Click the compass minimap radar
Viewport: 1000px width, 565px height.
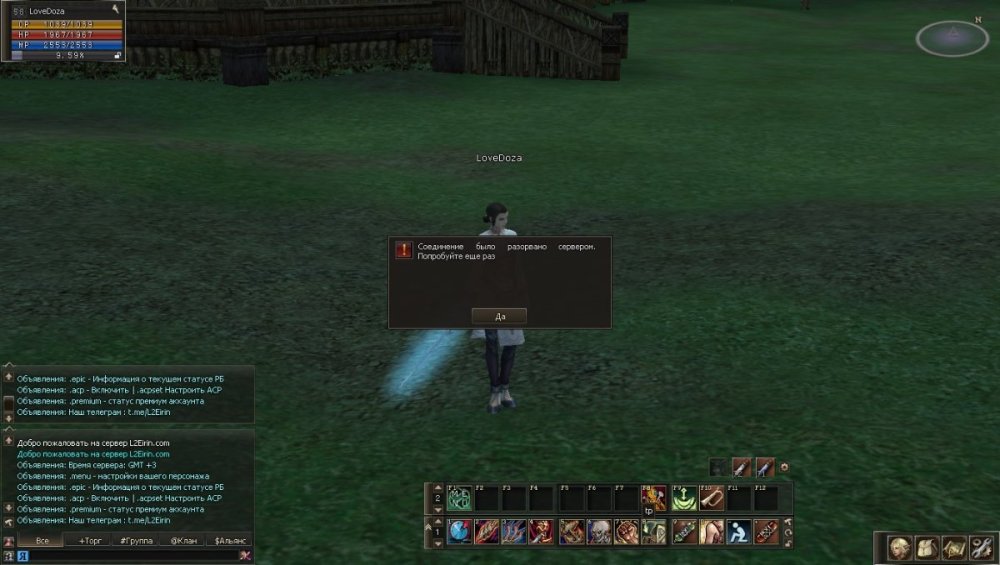tap(951, 38)
